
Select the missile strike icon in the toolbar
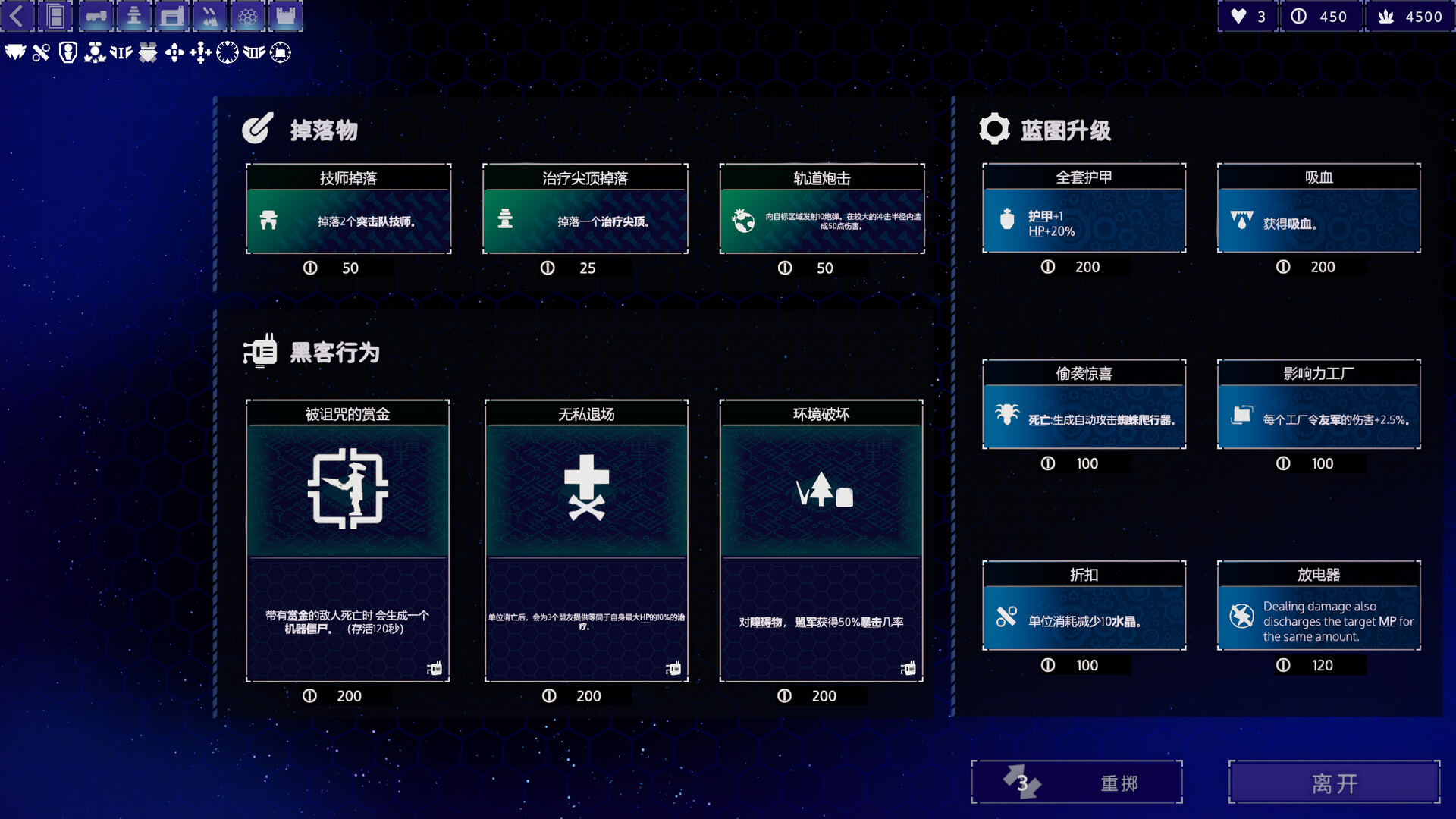(209, 15)
